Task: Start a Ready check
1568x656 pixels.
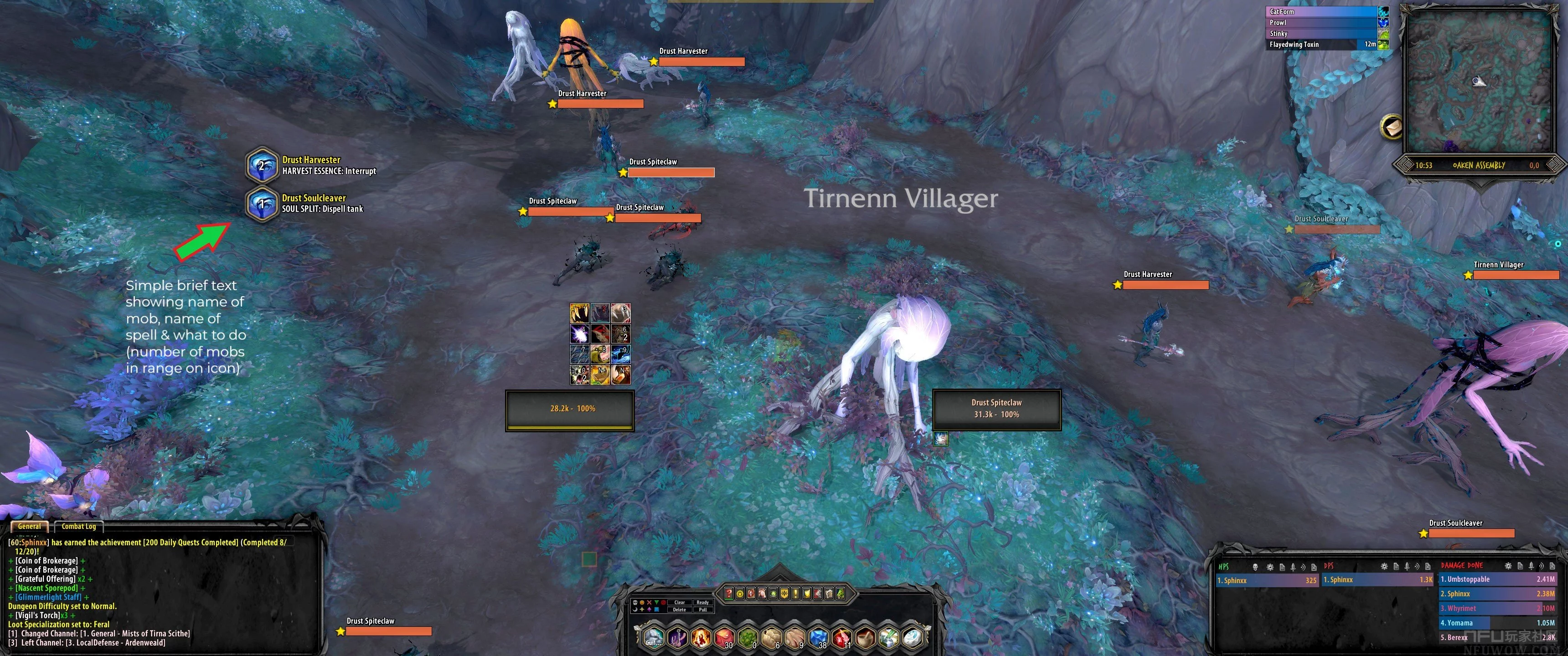Action: 703,602
